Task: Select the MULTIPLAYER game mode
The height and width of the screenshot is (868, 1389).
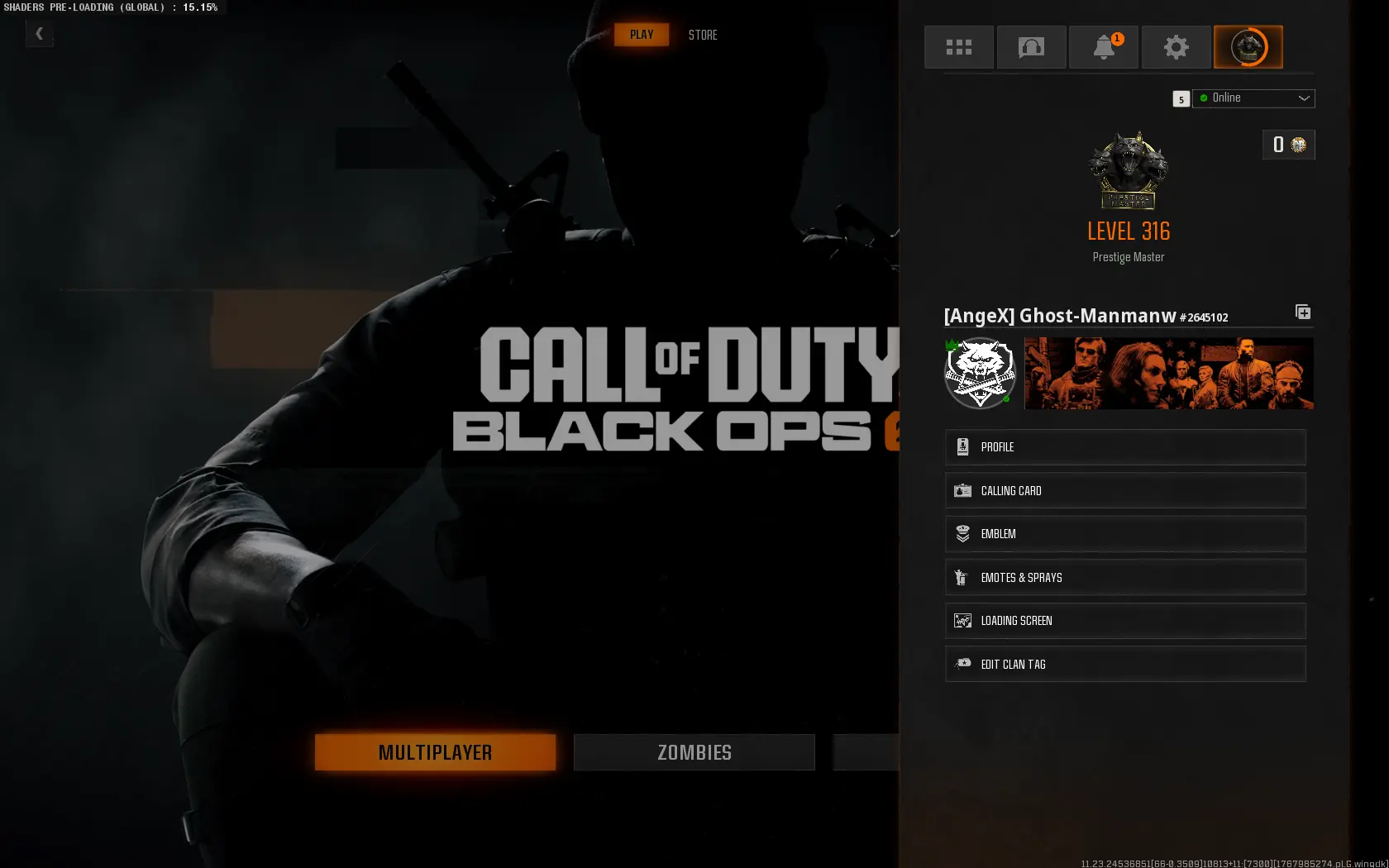Action: click(435, 752)
